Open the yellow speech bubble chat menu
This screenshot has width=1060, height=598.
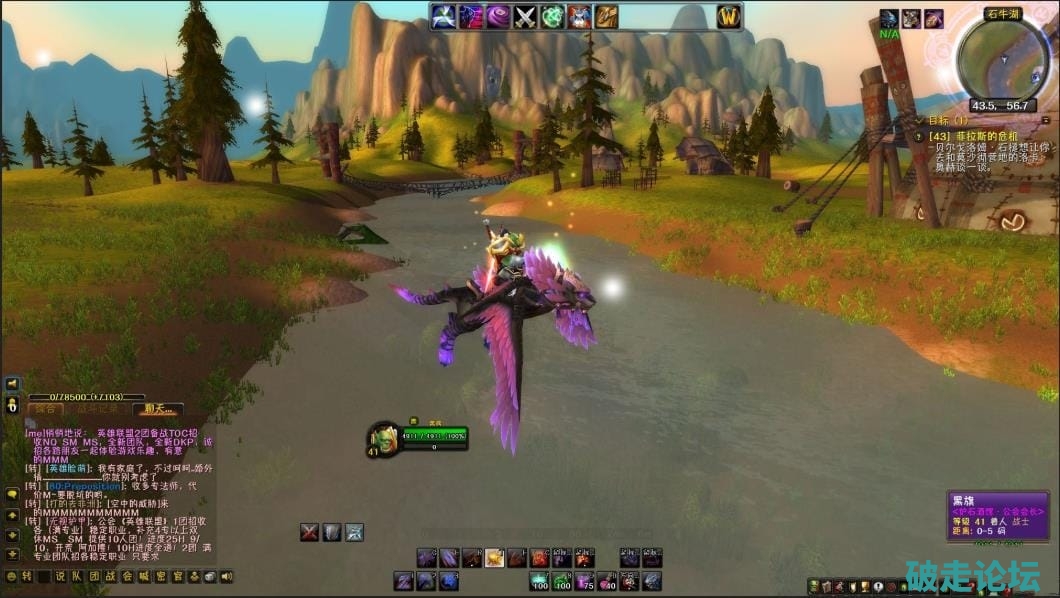(x=13, y=493)
